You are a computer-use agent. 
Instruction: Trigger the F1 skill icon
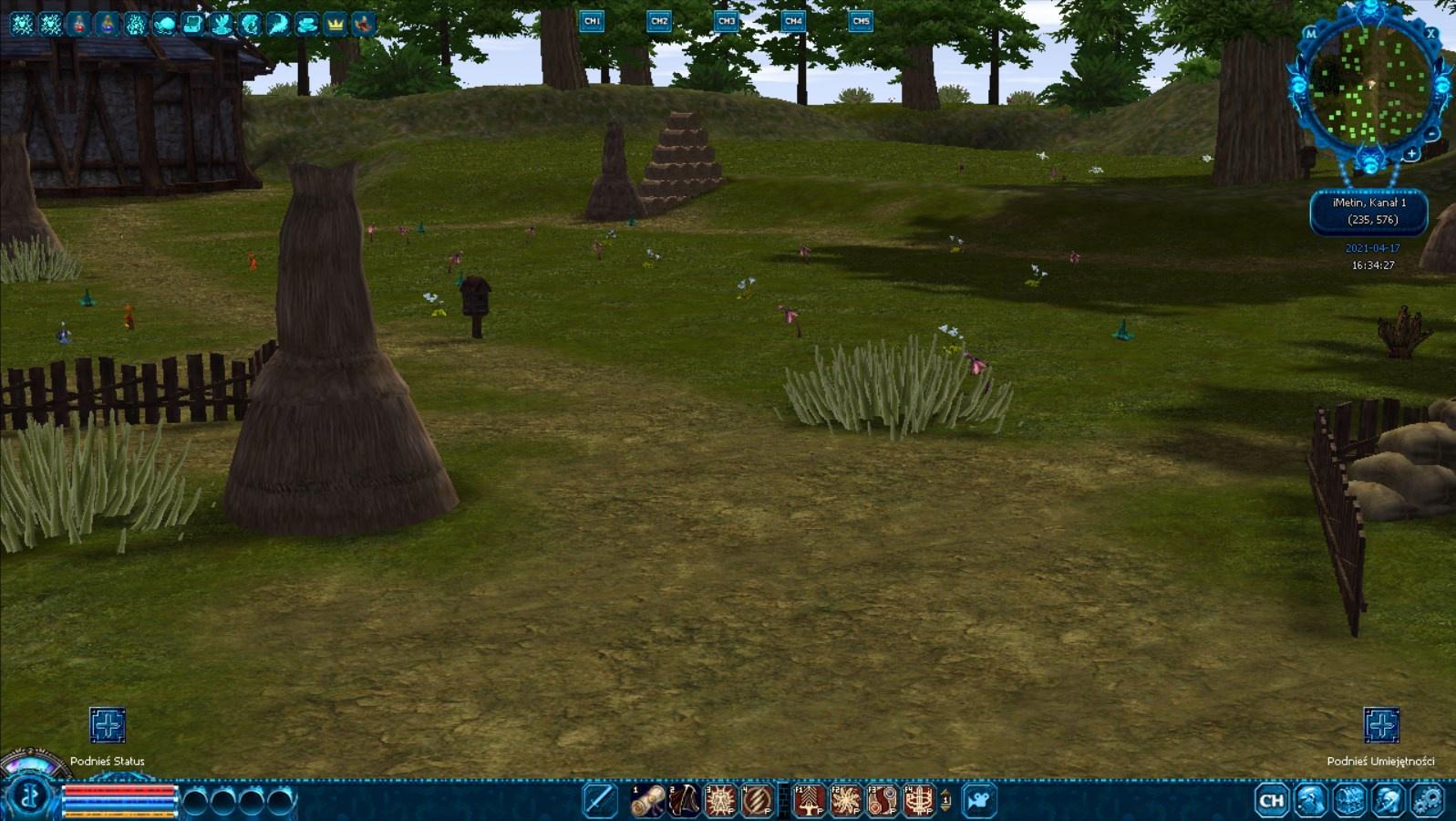coord(810,801)
